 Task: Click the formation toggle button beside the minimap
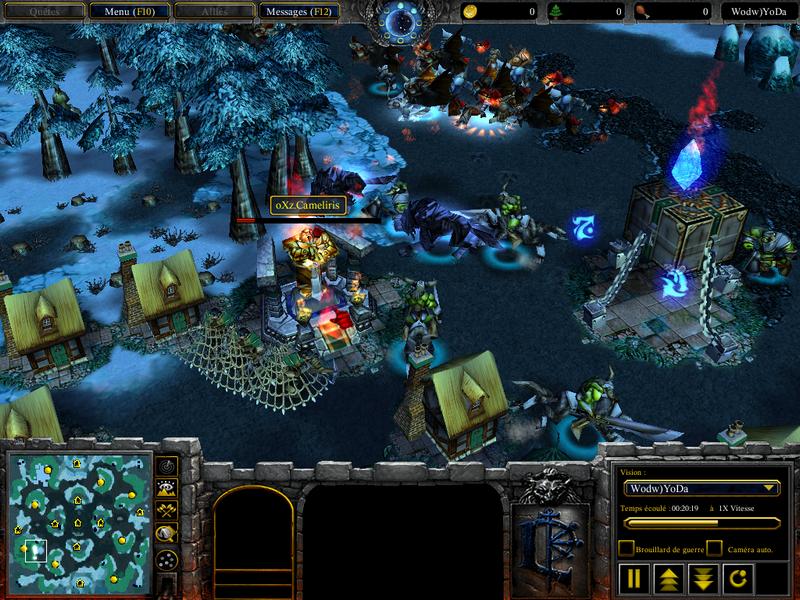click(x=167, y=558)
